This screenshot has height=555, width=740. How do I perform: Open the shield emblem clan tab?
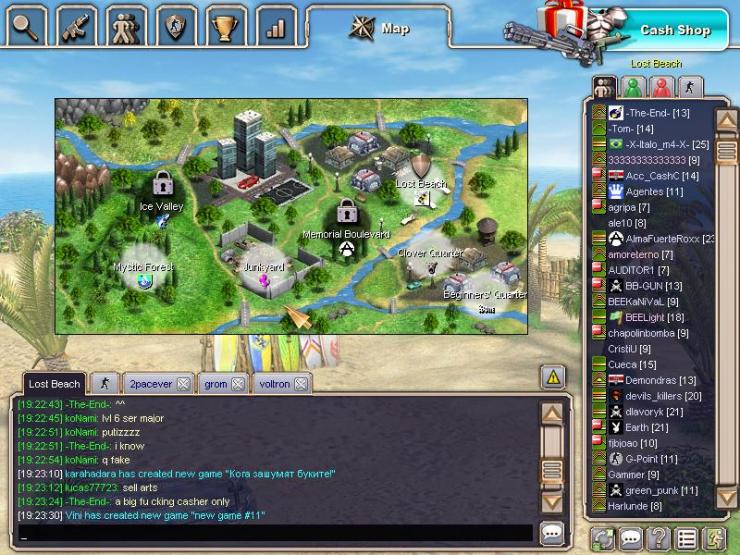(x=176, y=26)
